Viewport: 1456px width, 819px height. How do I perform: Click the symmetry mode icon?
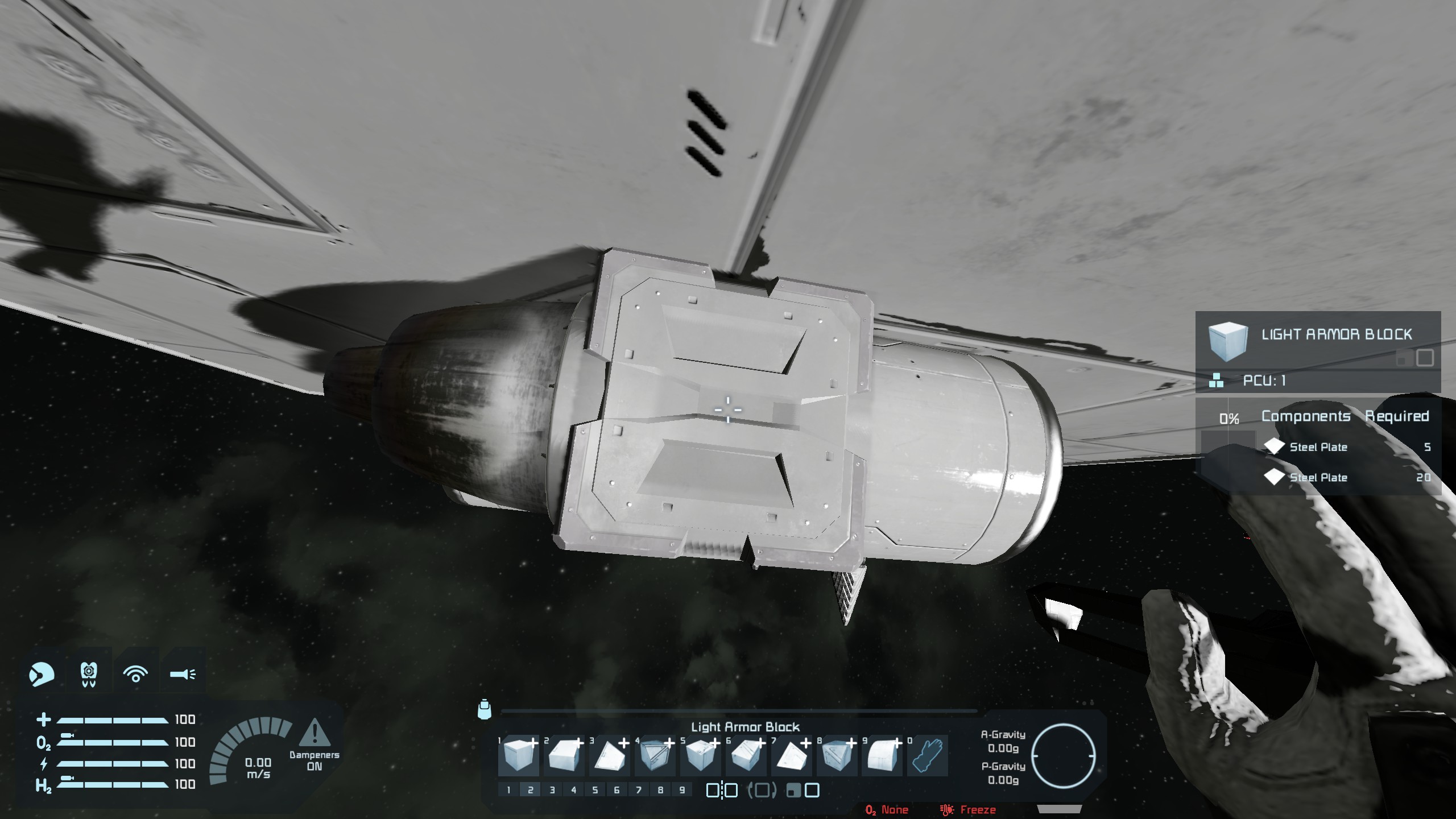[x=722, y=790]
